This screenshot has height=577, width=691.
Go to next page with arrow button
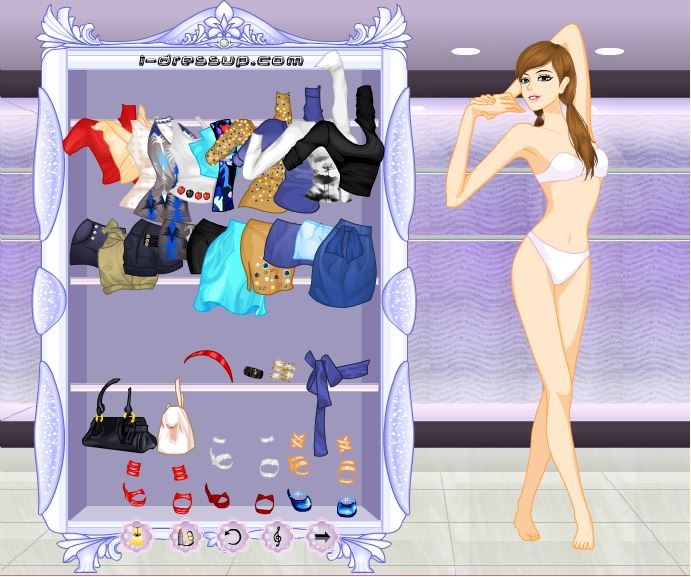point(323,536)
